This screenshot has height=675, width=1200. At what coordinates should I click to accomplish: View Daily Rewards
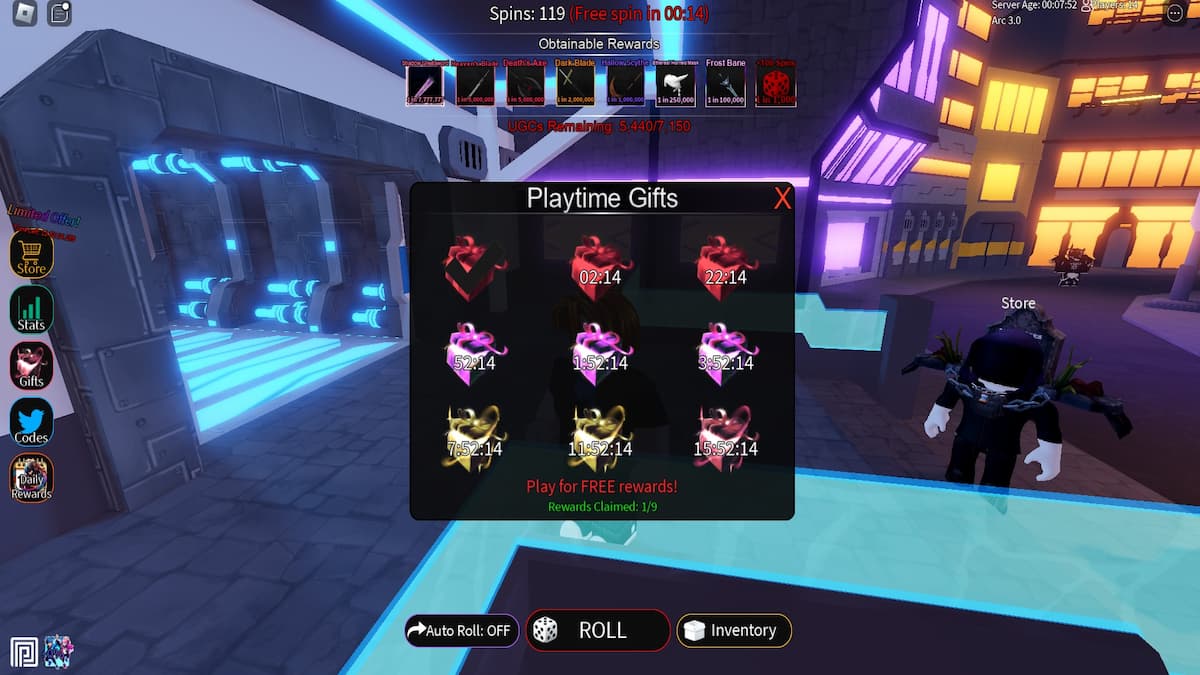coord(31,478)
